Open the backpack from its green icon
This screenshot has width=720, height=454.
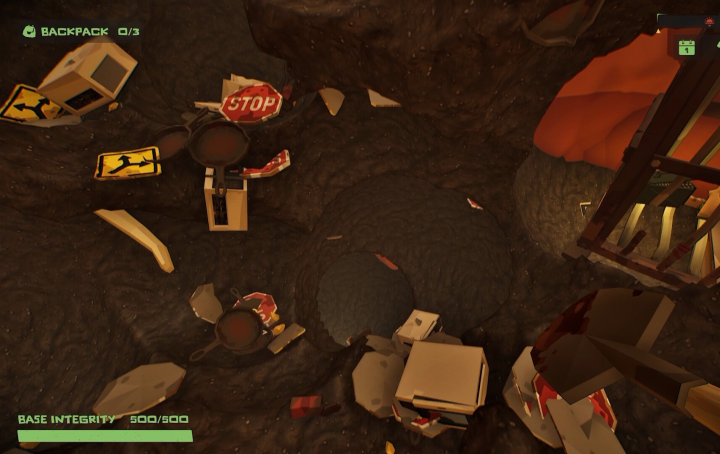click(x=29, y=31)
